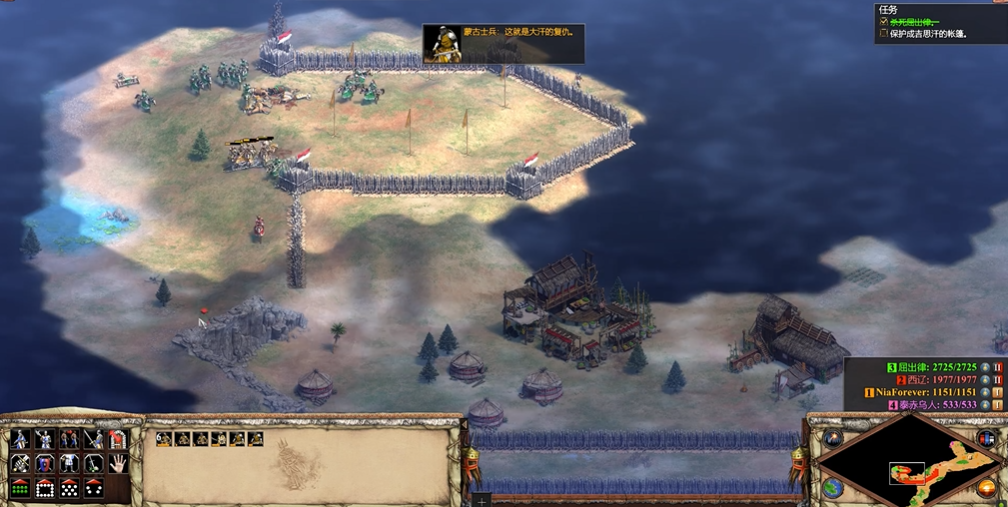Select the Staggered formation icon

tap(69, 488)
